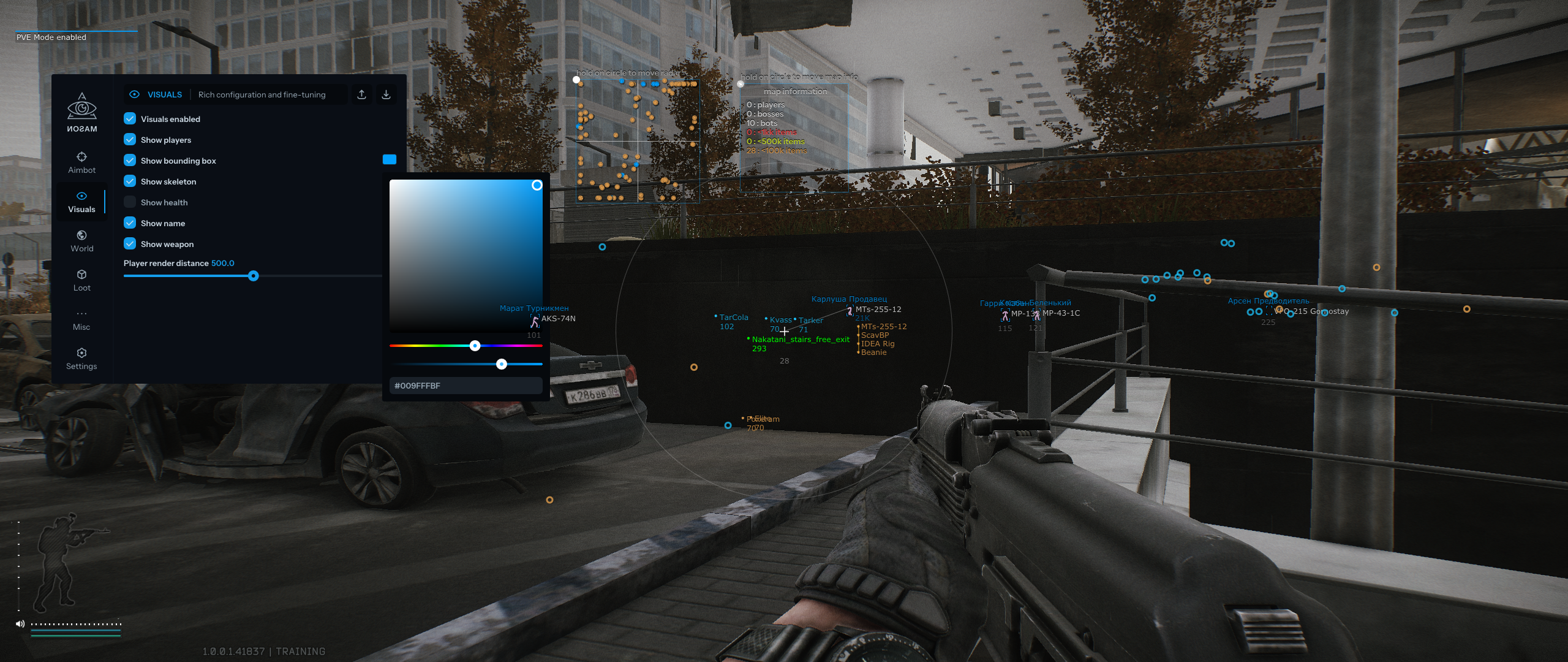Screen dimensions: 1568x662
Task: Open the Settings tab in sidebar
Action: pyautogui.click(x=81, y=359)
